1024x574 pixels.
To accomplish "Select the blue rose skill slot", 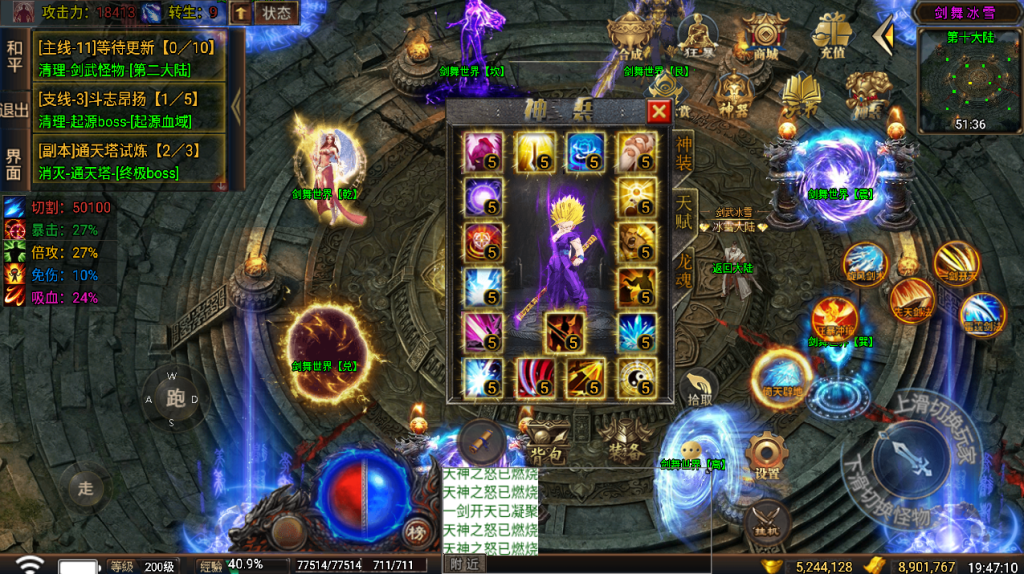I will tap(586, 152).
